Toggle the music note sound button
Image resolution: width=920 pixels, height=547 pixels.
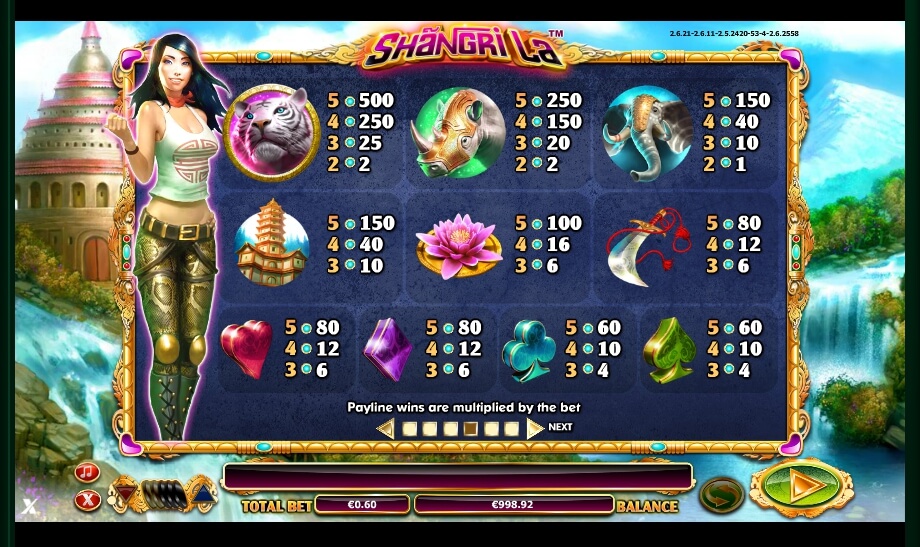tap(87, 472)
